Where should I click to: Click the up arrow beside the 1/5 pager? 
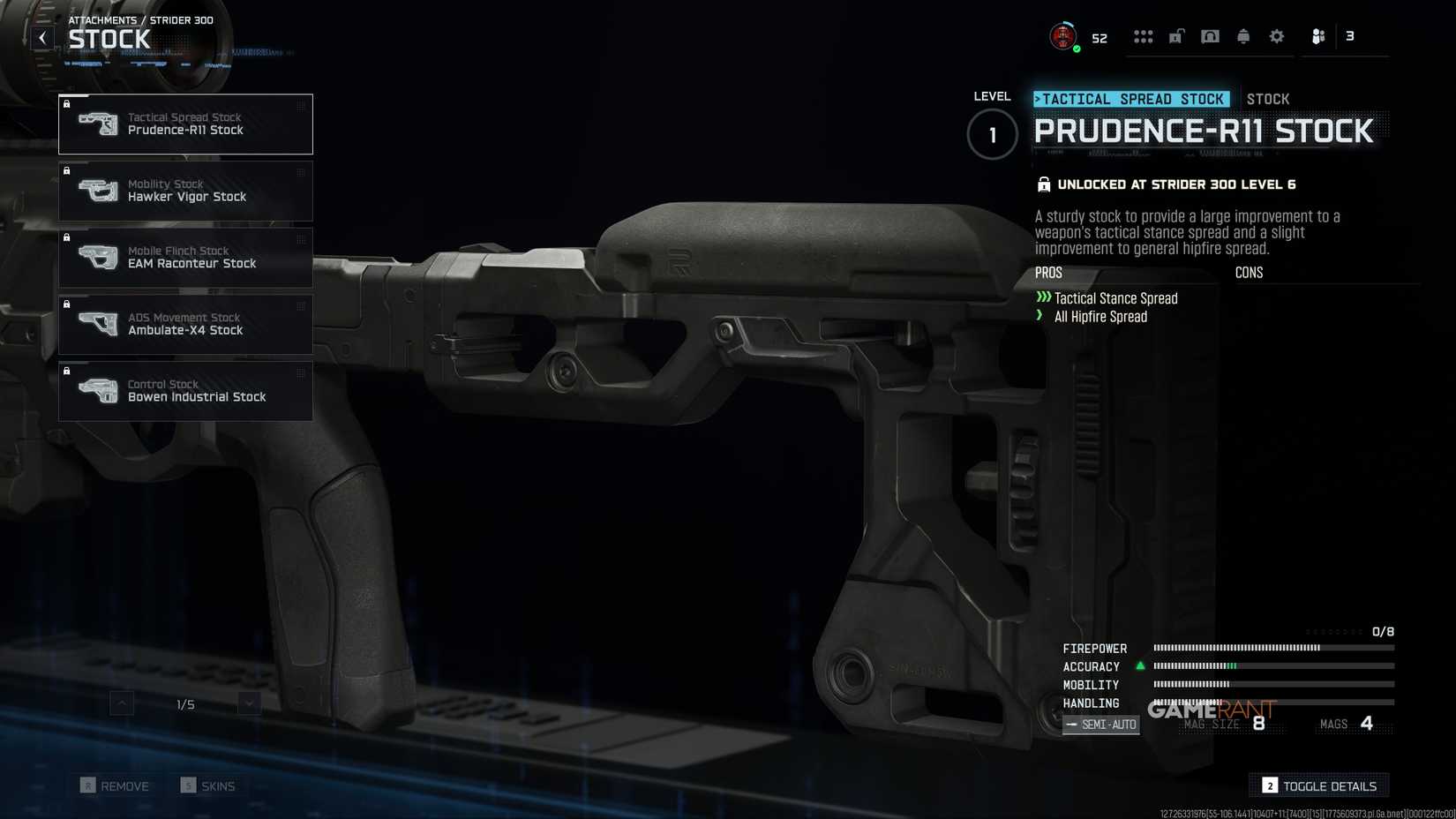(x=119, y=703)
